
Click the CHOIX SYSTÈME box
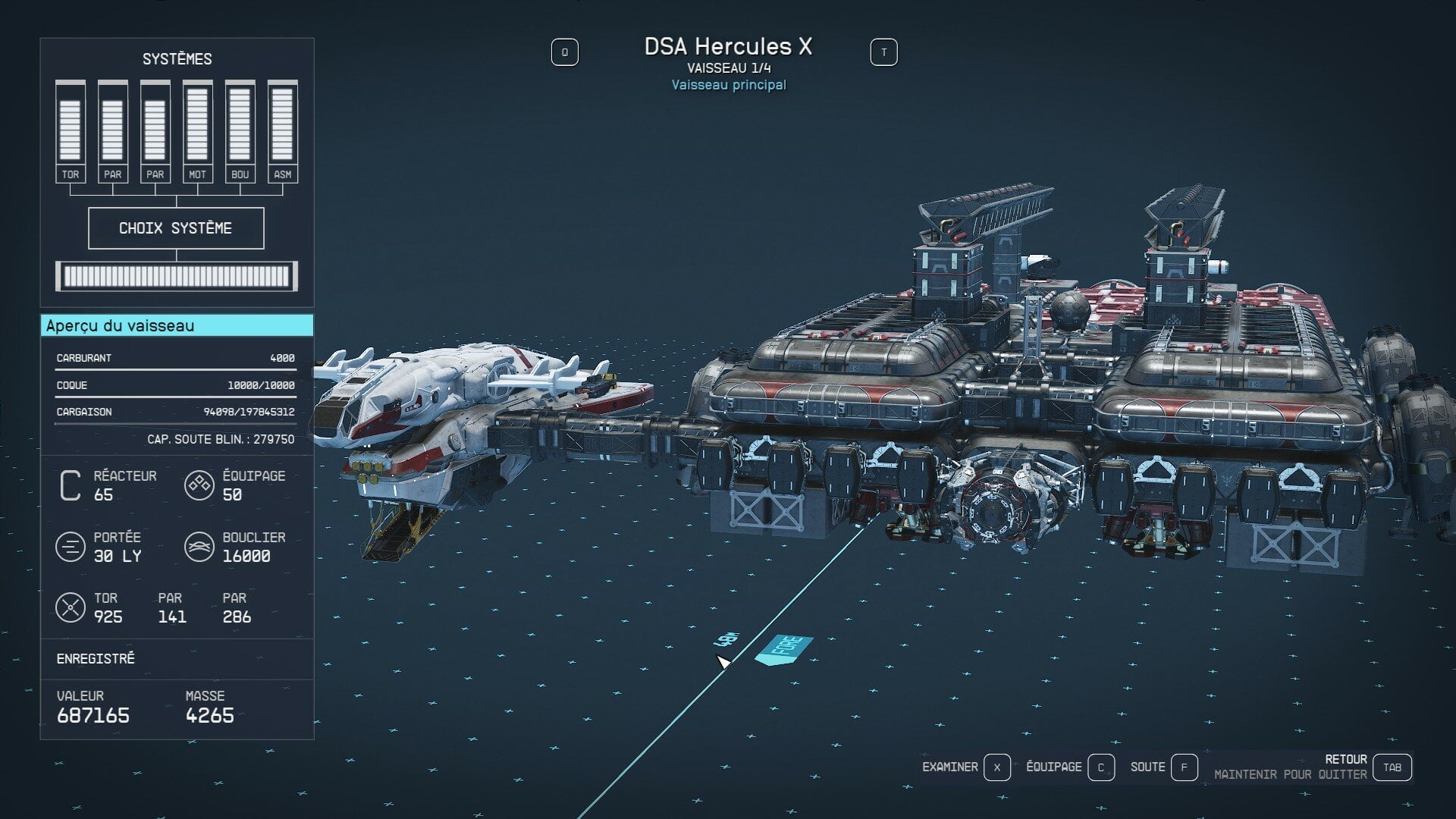tap(176, 228)
